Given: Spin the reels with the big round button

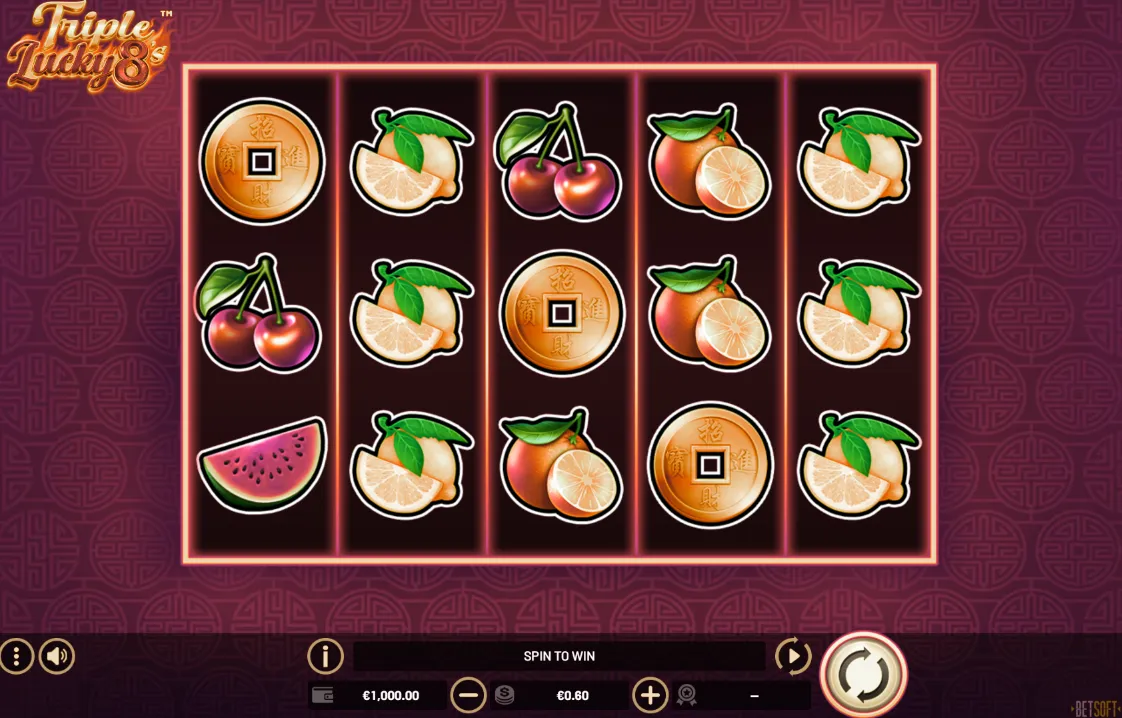Looking at the screenshot, I should pyautogui.click(x=863, y=675).
